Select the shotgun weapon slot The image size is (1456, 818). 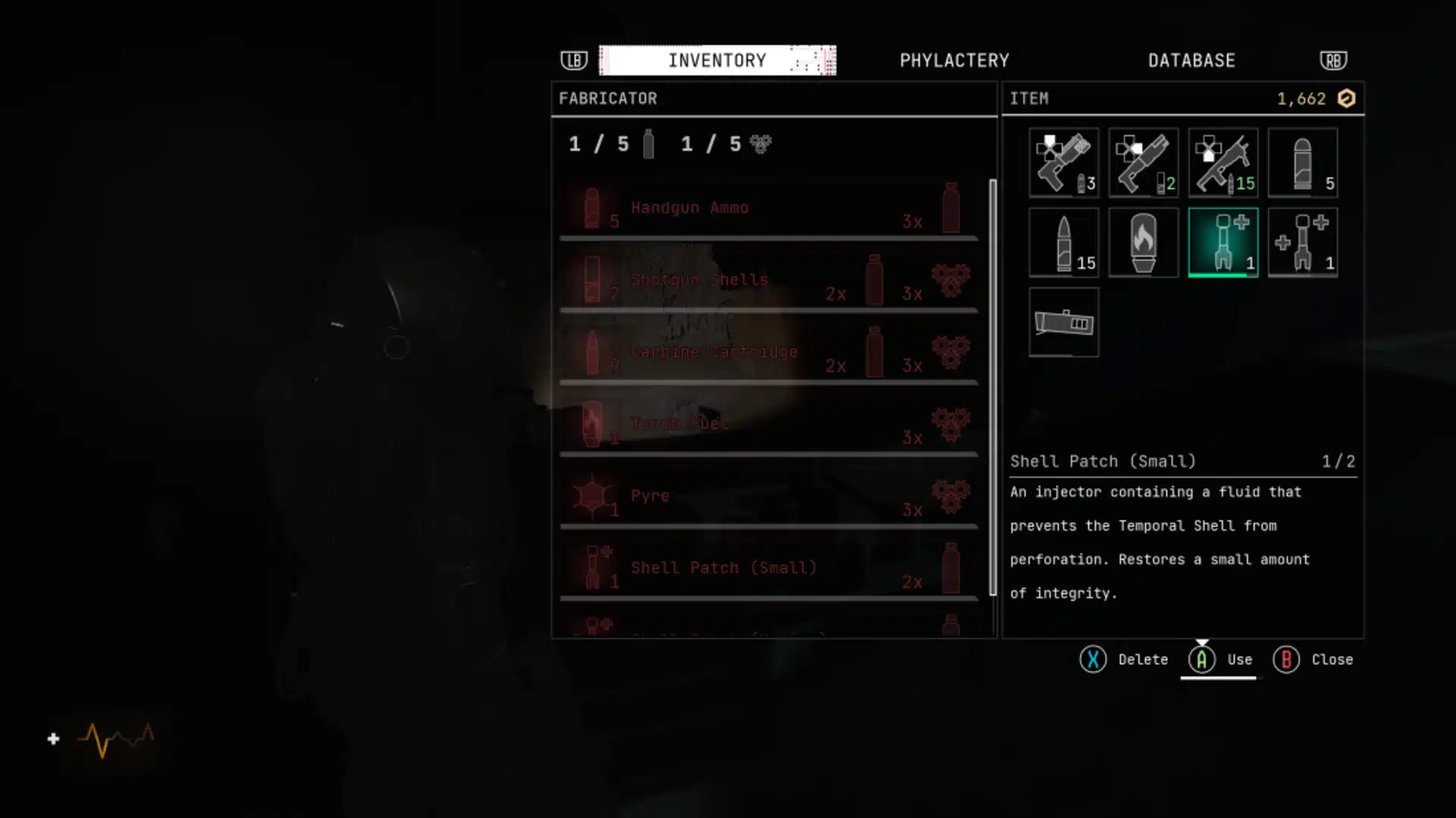[x=1143, y=163]
